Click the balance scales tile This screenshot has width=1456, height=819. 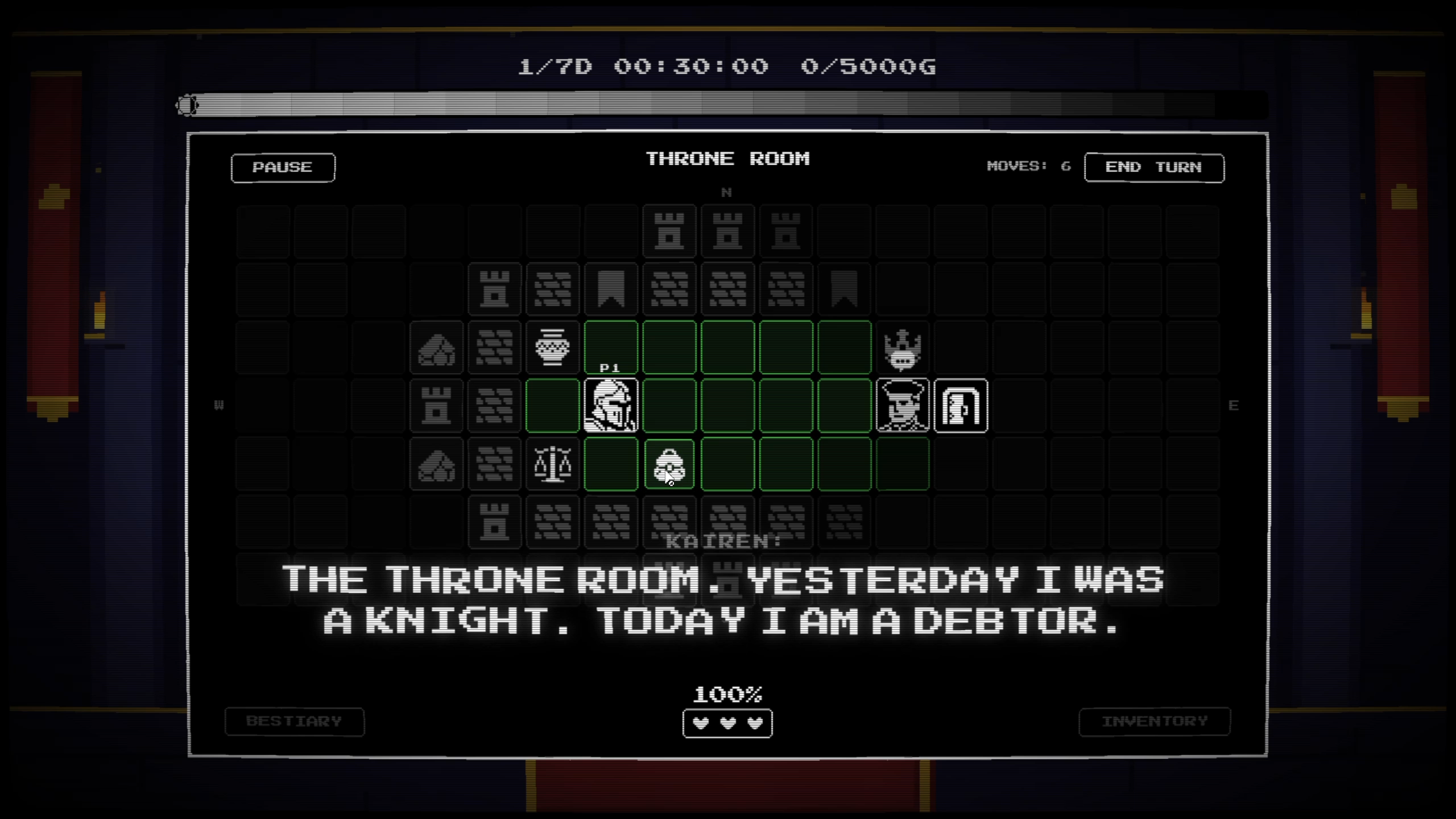[553, 465]
